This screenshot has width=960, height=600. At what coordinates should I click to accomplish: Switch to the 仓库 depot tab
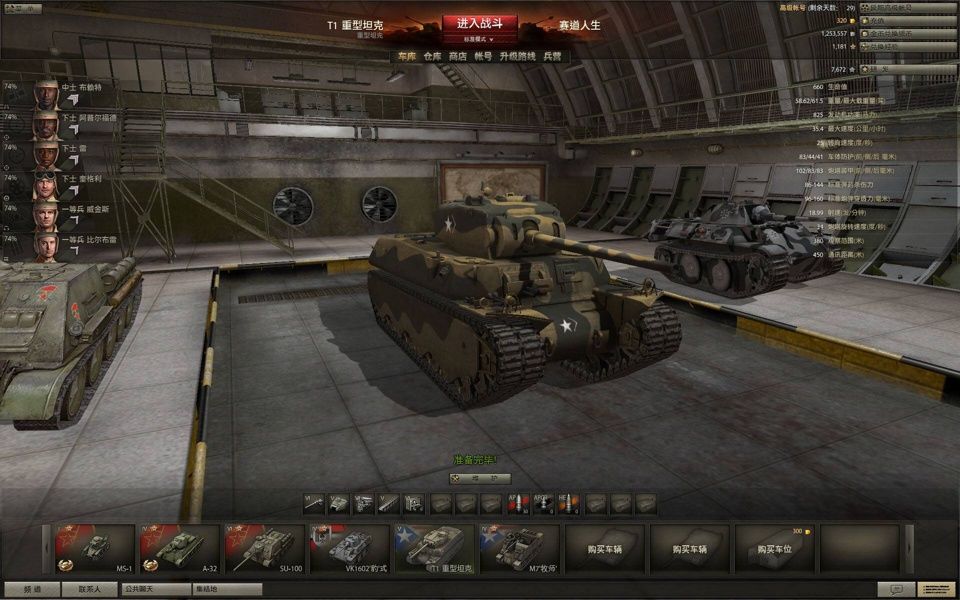tap(432, 57)
